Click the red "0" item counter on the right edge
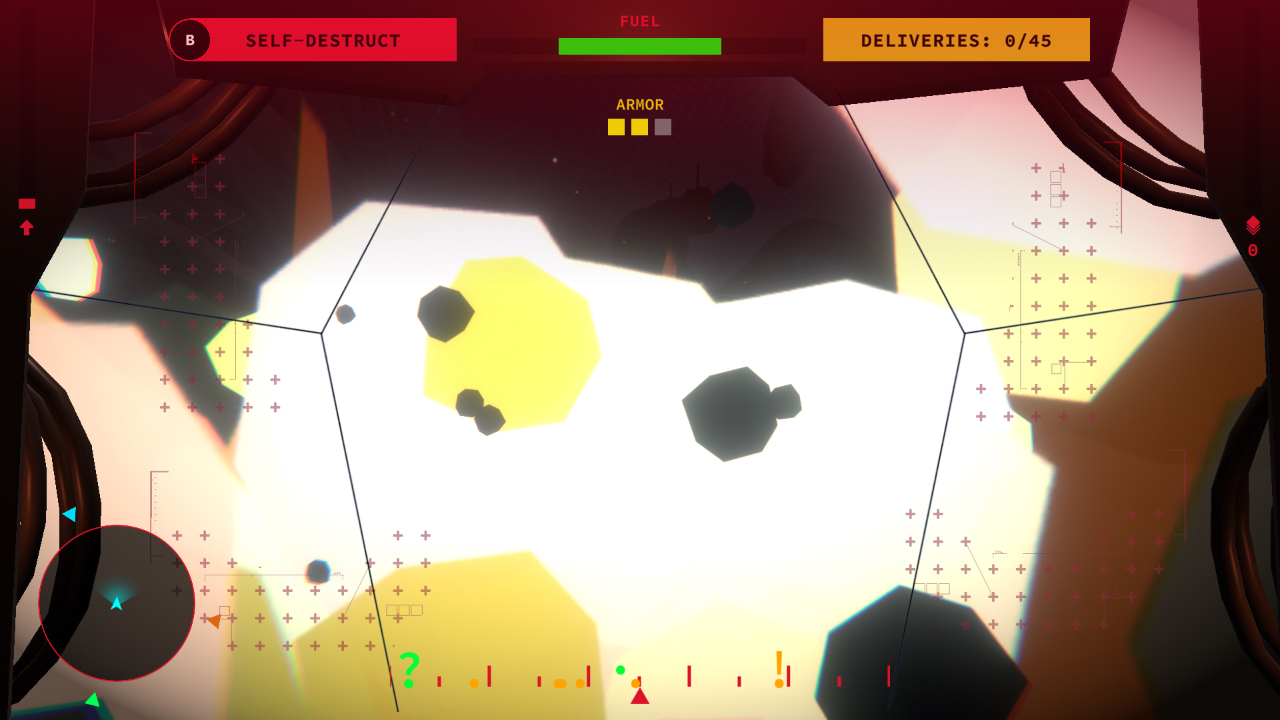The image size is (1280, 720). pyautogui.click(x=1255, y=248)
